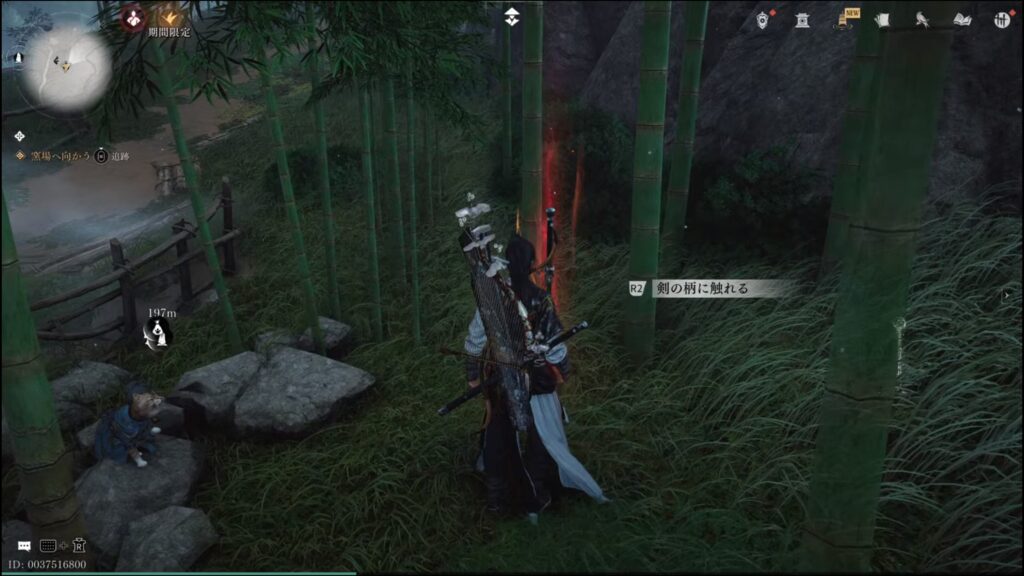1024x576 pixels.
Task: Open the open-book journal icon
Action: pos(962,20)
